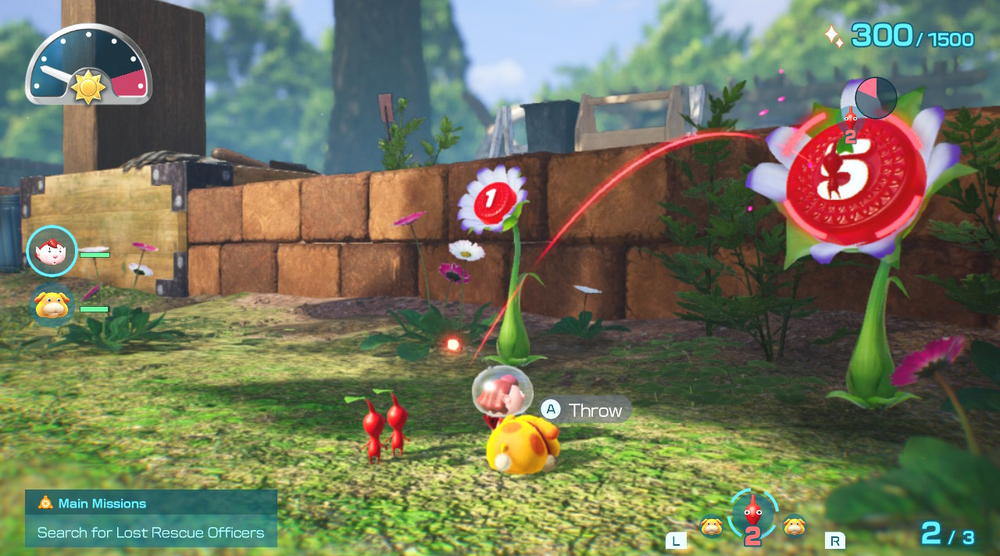Switch to Oatchi icon beside the L prompt
Image resolution: width=1000 pixels, height=556 pixels.
(711, 524)
